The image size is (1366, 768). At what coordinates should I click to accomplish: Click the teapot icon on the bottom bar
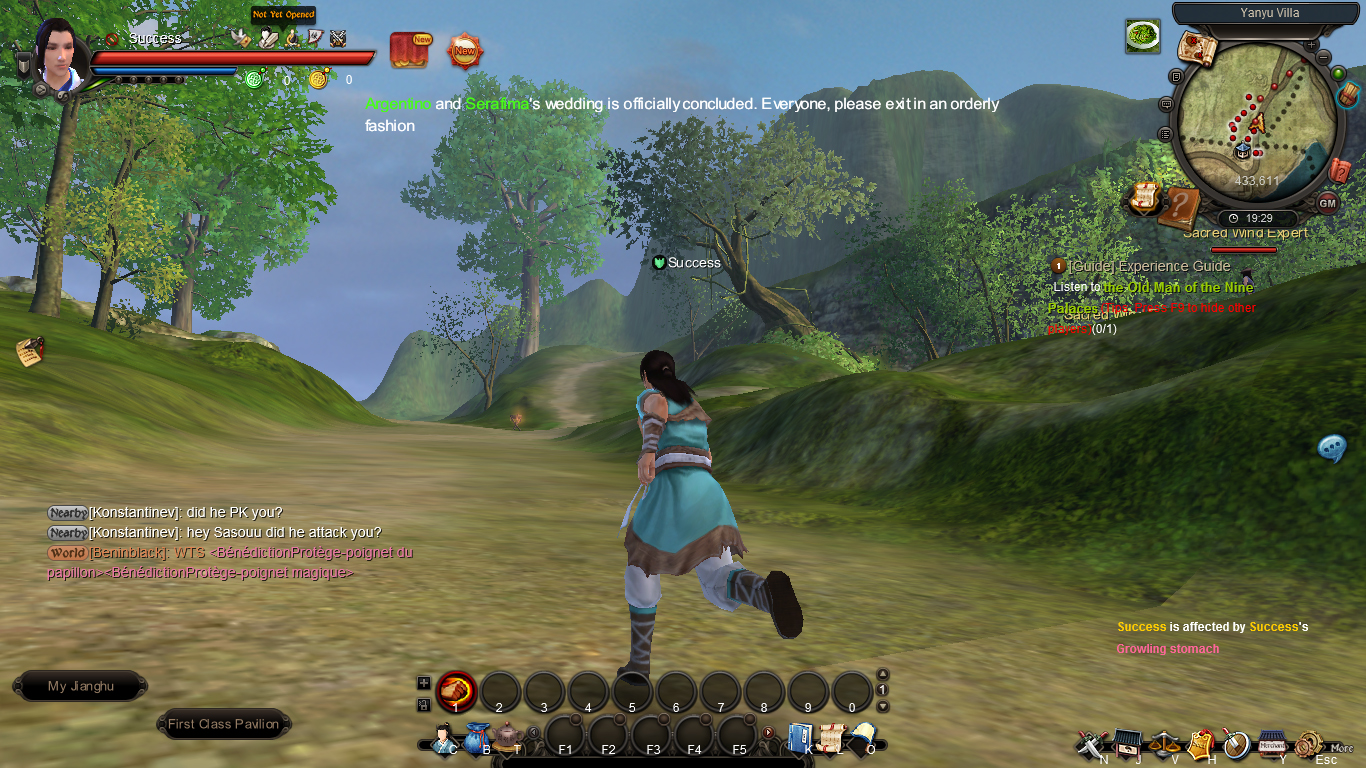pyautogui.click(x=508, y=738)
